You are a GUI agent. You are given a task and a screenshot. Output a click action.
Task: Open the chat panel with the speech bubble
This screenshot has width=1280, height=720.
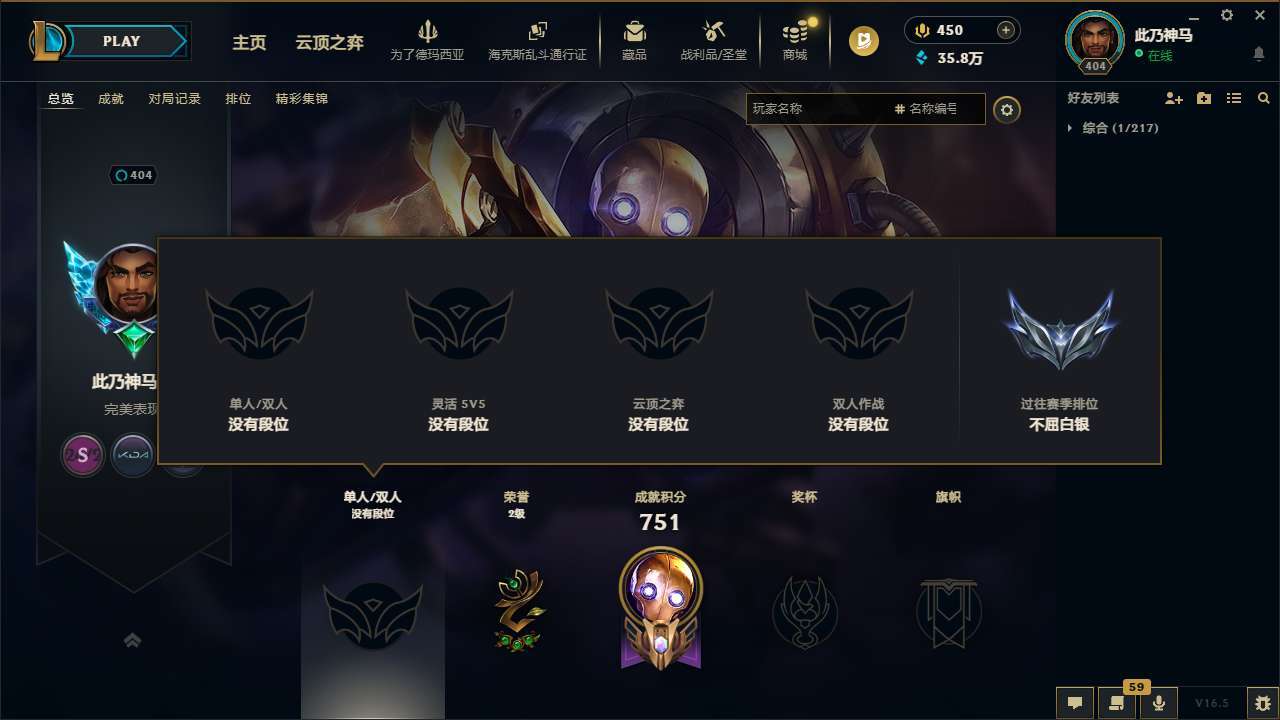pyautogui.click(x=1074, y=703)
